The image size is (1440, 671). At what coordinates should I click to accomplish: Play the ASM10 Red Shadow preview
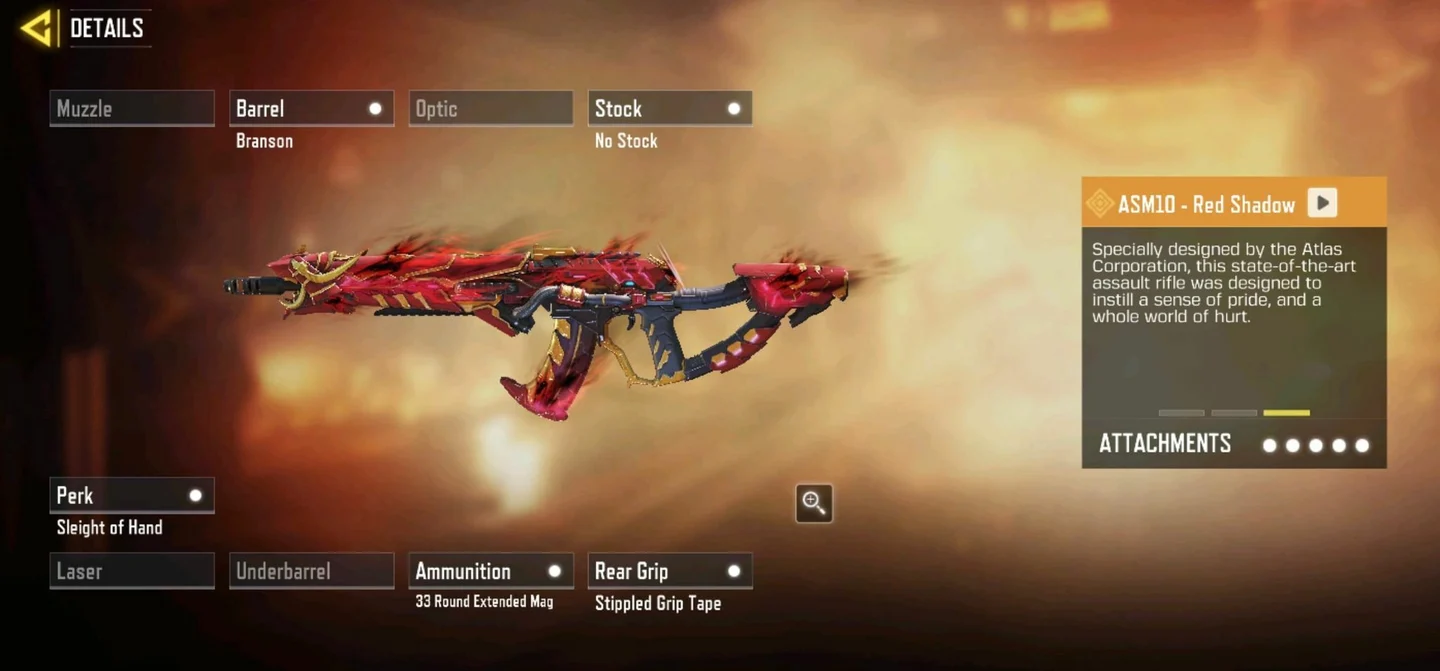[x=1322, y=203]
